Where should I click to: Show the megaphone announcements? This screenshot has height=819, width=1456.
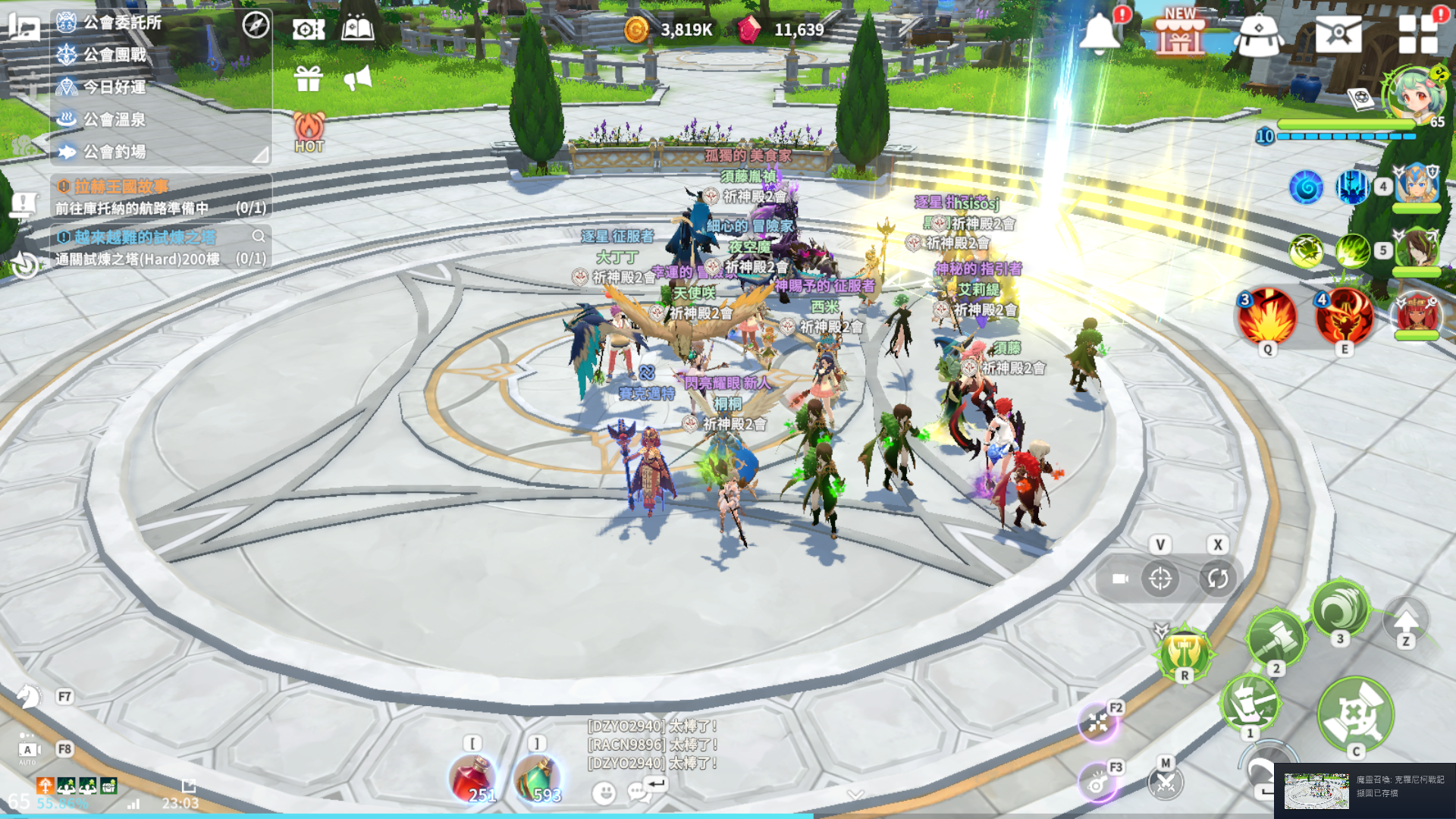coord(357,77)
